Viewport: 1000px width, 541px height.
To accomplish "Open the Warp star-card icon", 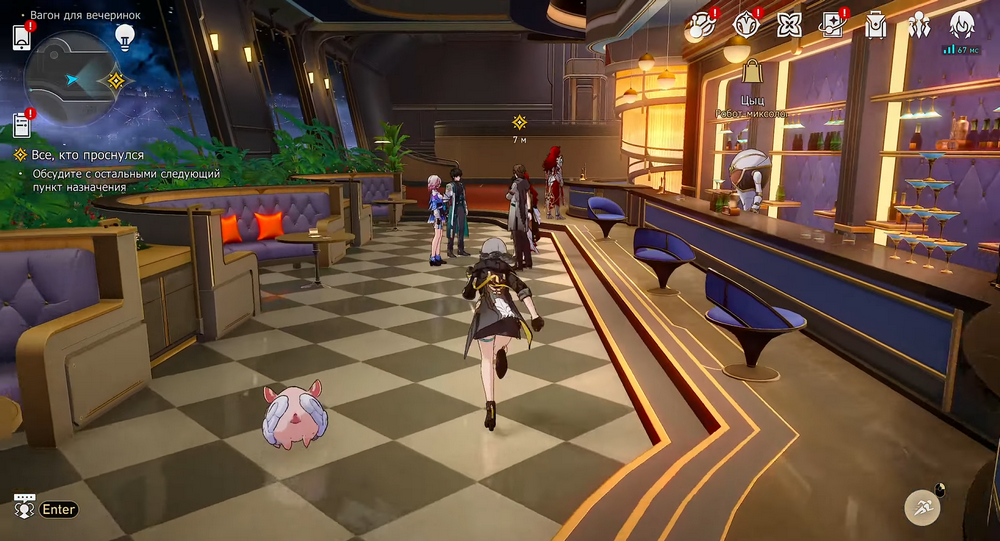I will [832, 26].
